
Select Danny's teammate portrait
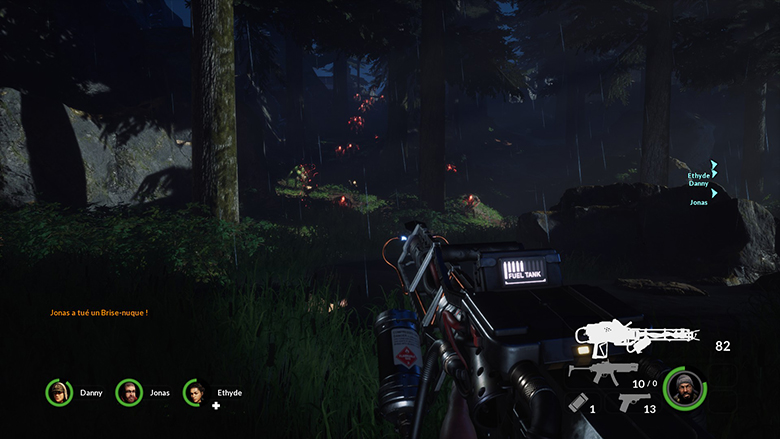(59, 393)
